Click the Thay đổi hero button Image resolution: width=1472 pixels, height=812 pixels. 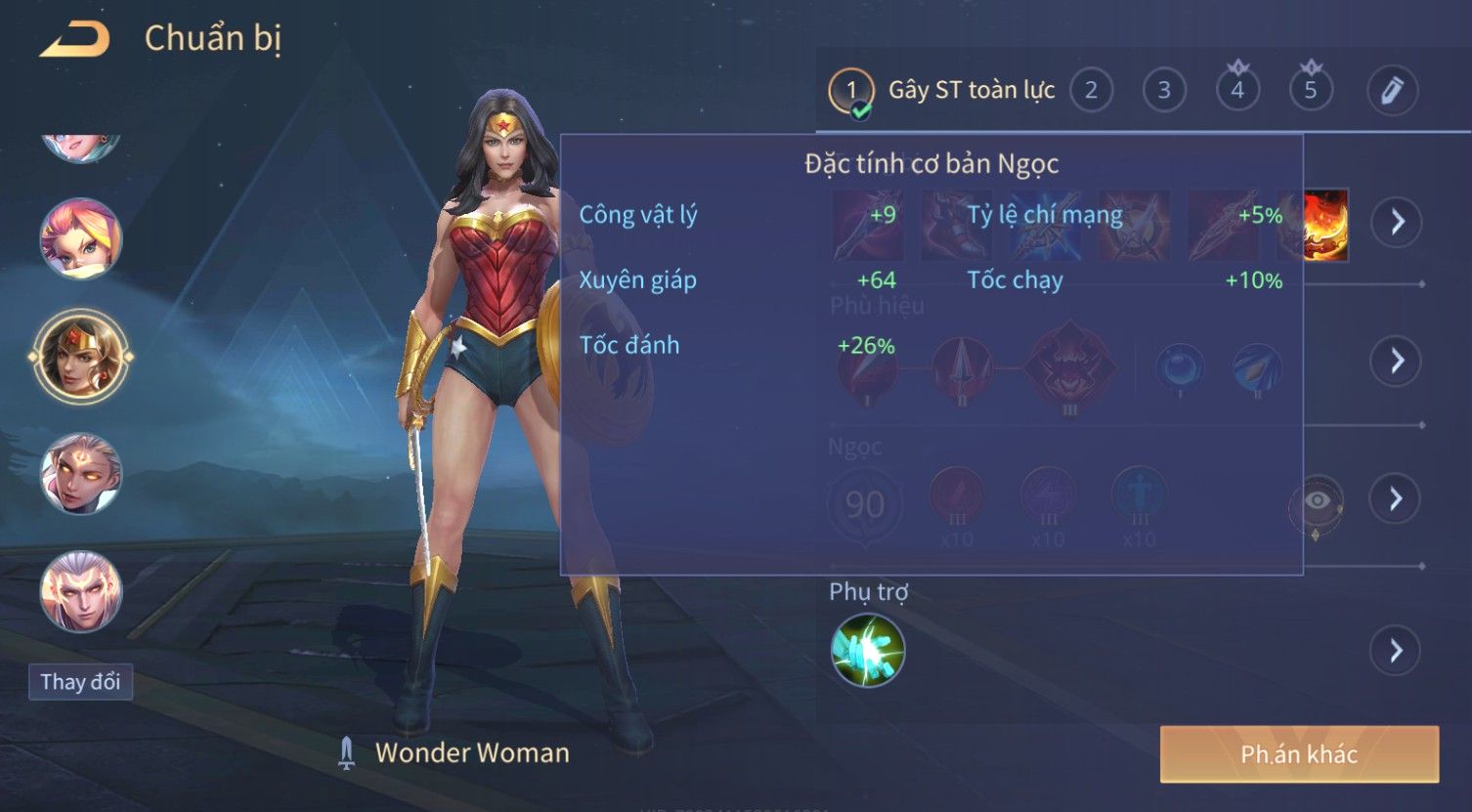coord(80,682)
